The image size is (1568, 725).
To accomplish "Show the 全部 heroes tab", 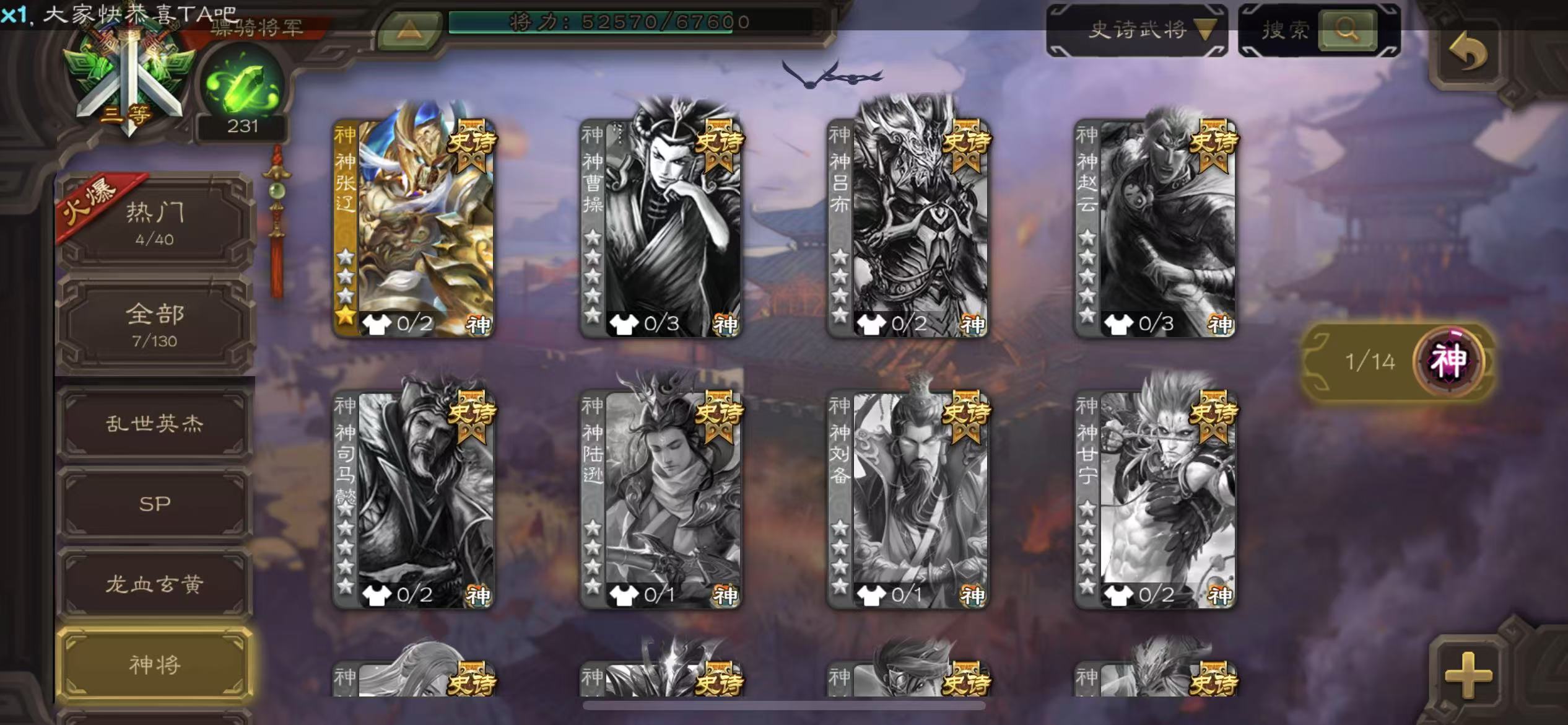I will coord(155,323).
